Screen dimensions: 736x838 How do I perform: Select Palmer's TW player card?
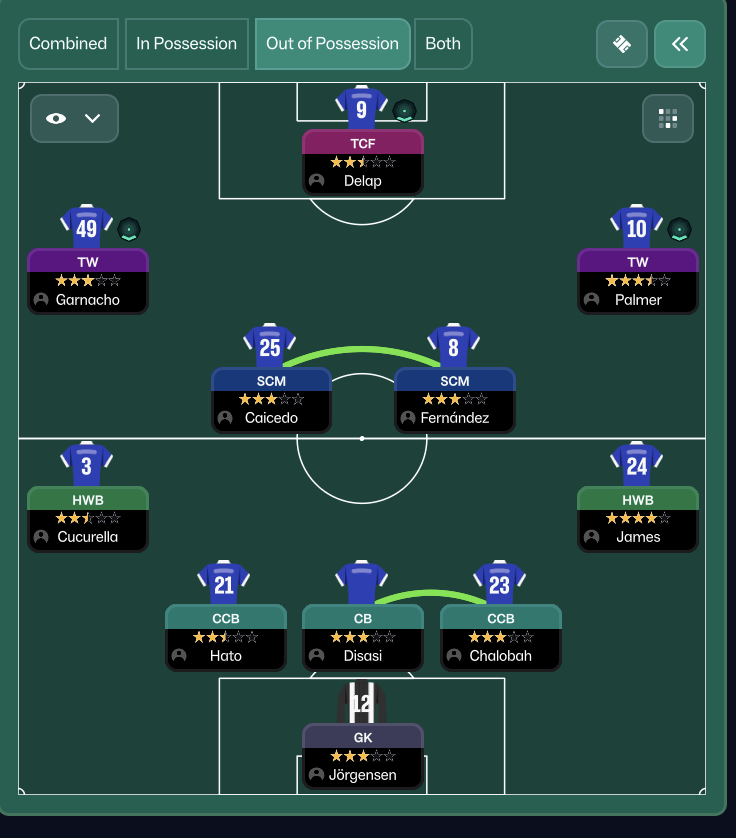pos(638,281)
